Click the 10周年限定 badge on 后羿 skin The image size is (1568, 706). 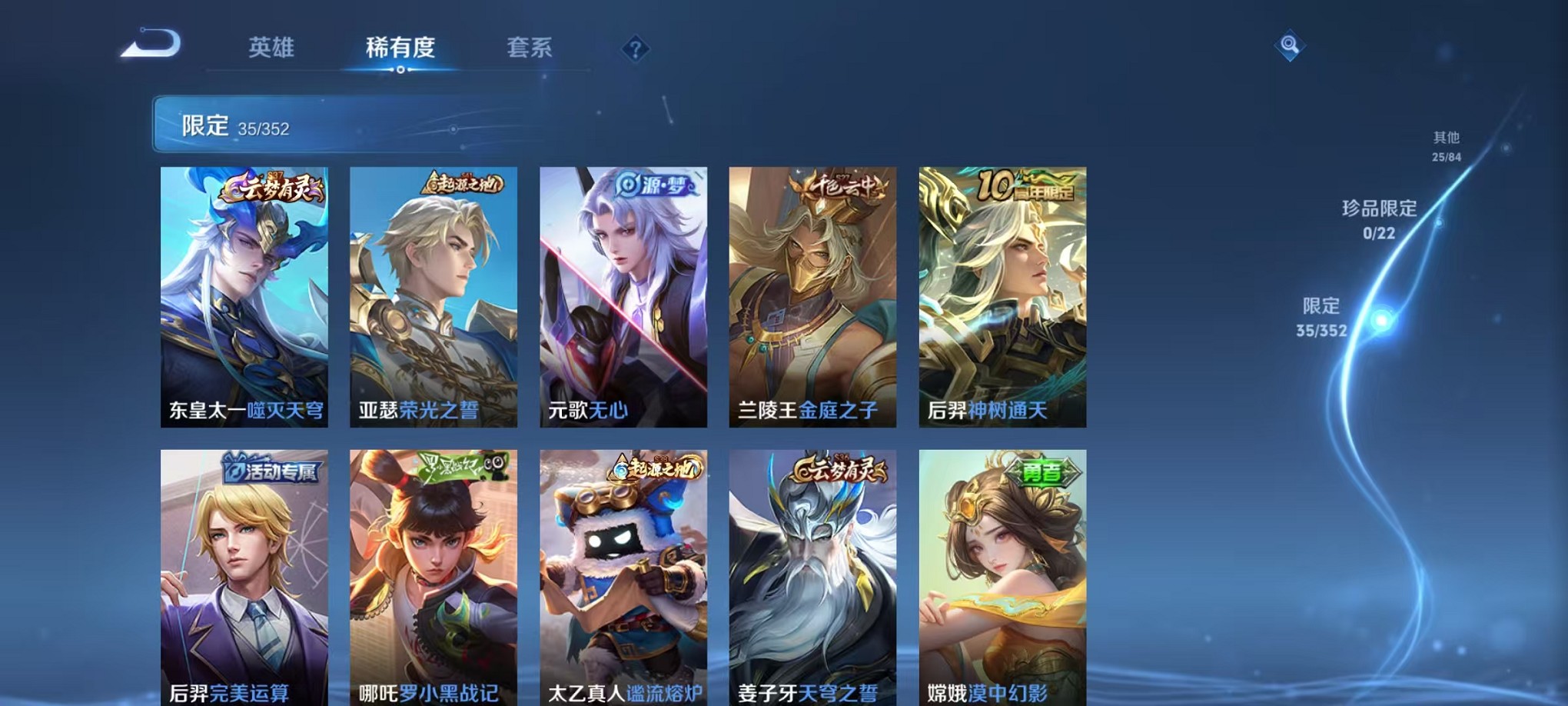(x=1030, y=186)
